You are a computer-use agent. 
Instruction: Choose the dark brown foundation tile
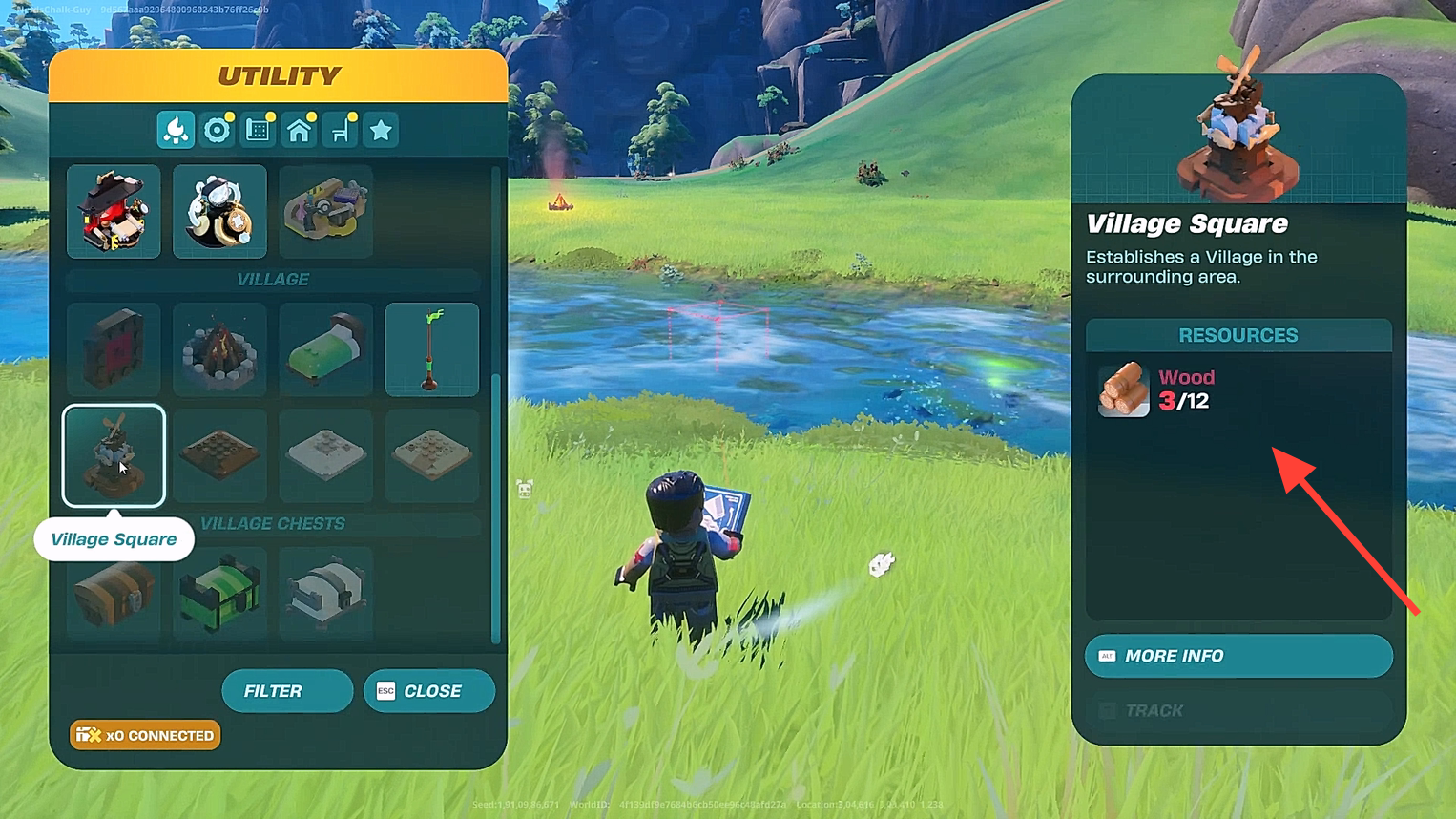219,455
